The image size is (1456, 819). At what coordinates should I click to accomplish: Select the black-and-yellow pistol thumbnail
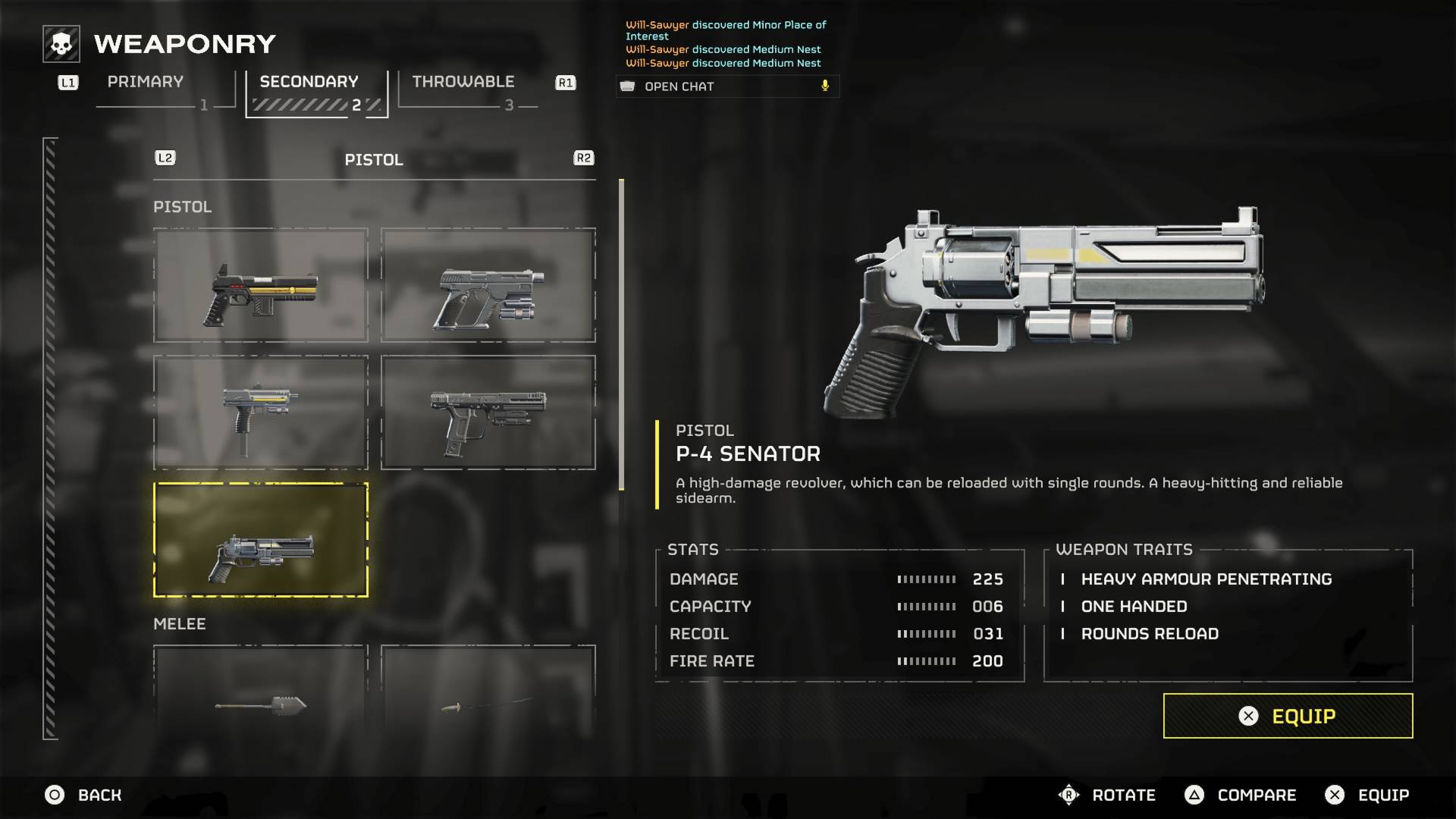(x=260, y=286)
